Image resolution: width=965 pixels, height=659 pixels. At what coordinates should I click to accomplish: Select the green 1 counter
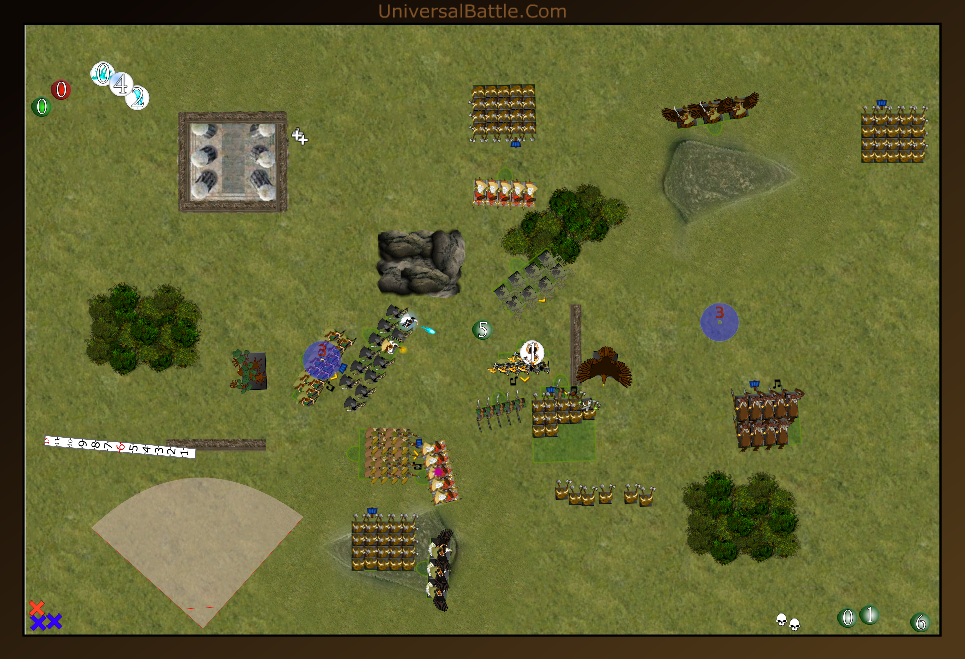[x=869, y=615]
